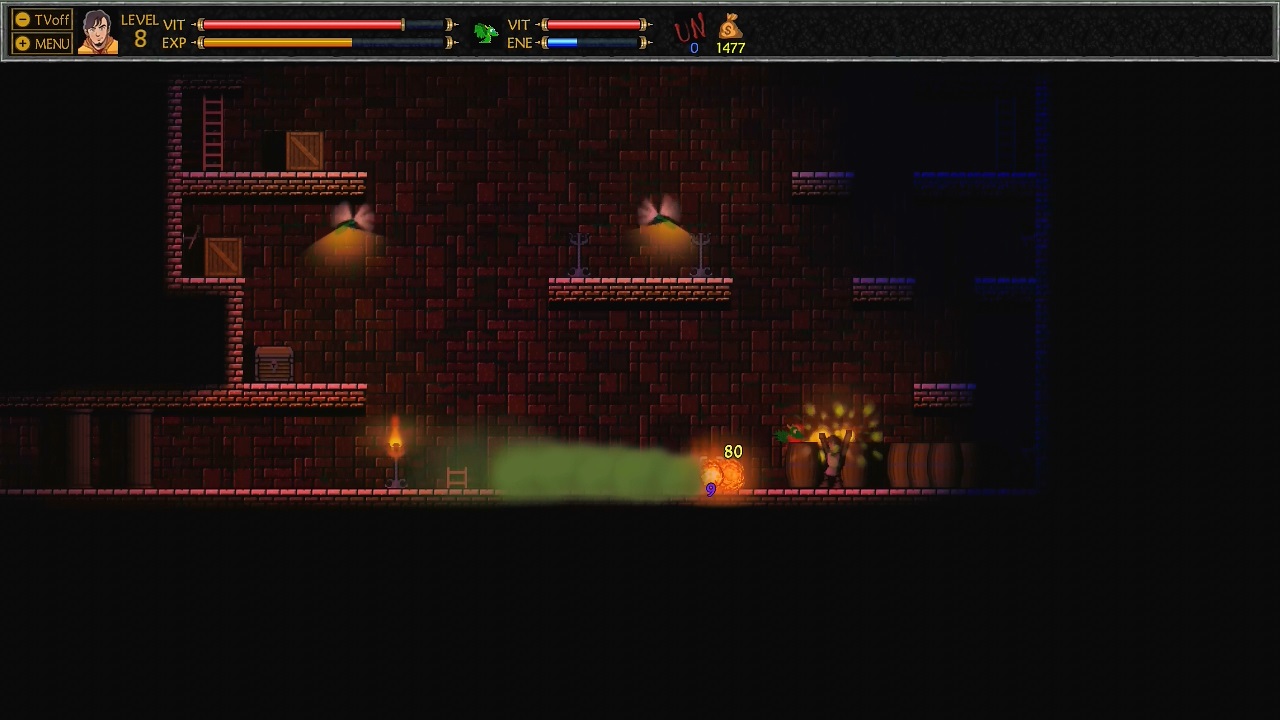Click the gold money bag icon

(x=730, y=27)
